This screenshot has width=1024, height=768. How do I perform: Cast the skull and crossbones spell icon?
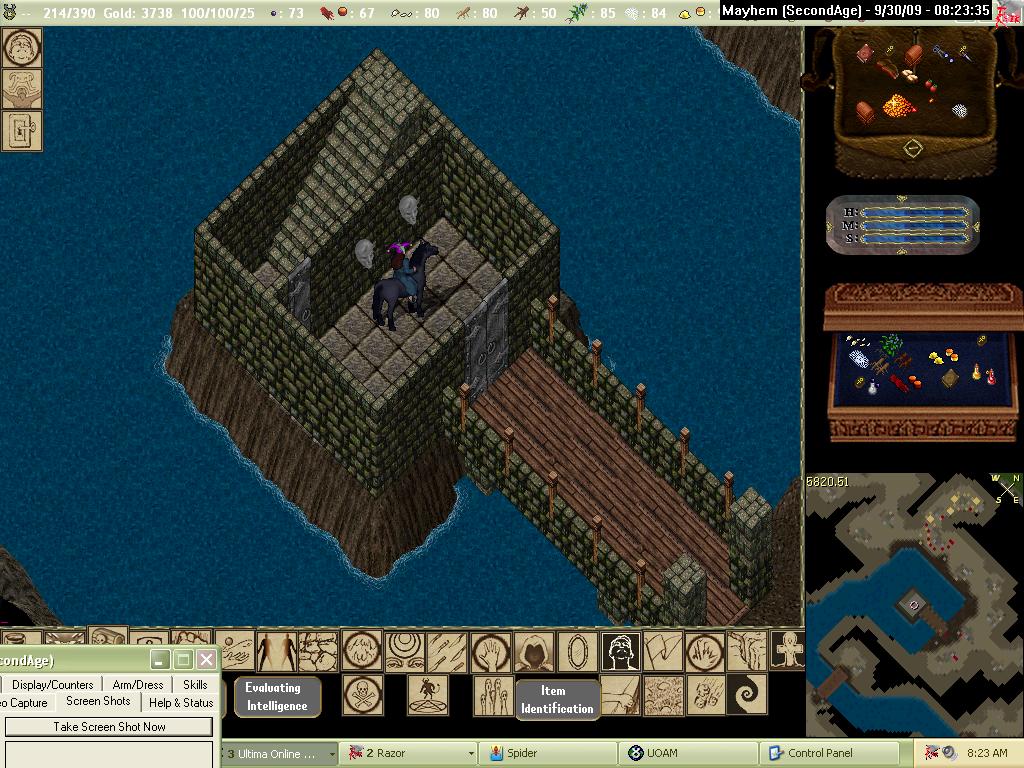[x=362, y=695]
